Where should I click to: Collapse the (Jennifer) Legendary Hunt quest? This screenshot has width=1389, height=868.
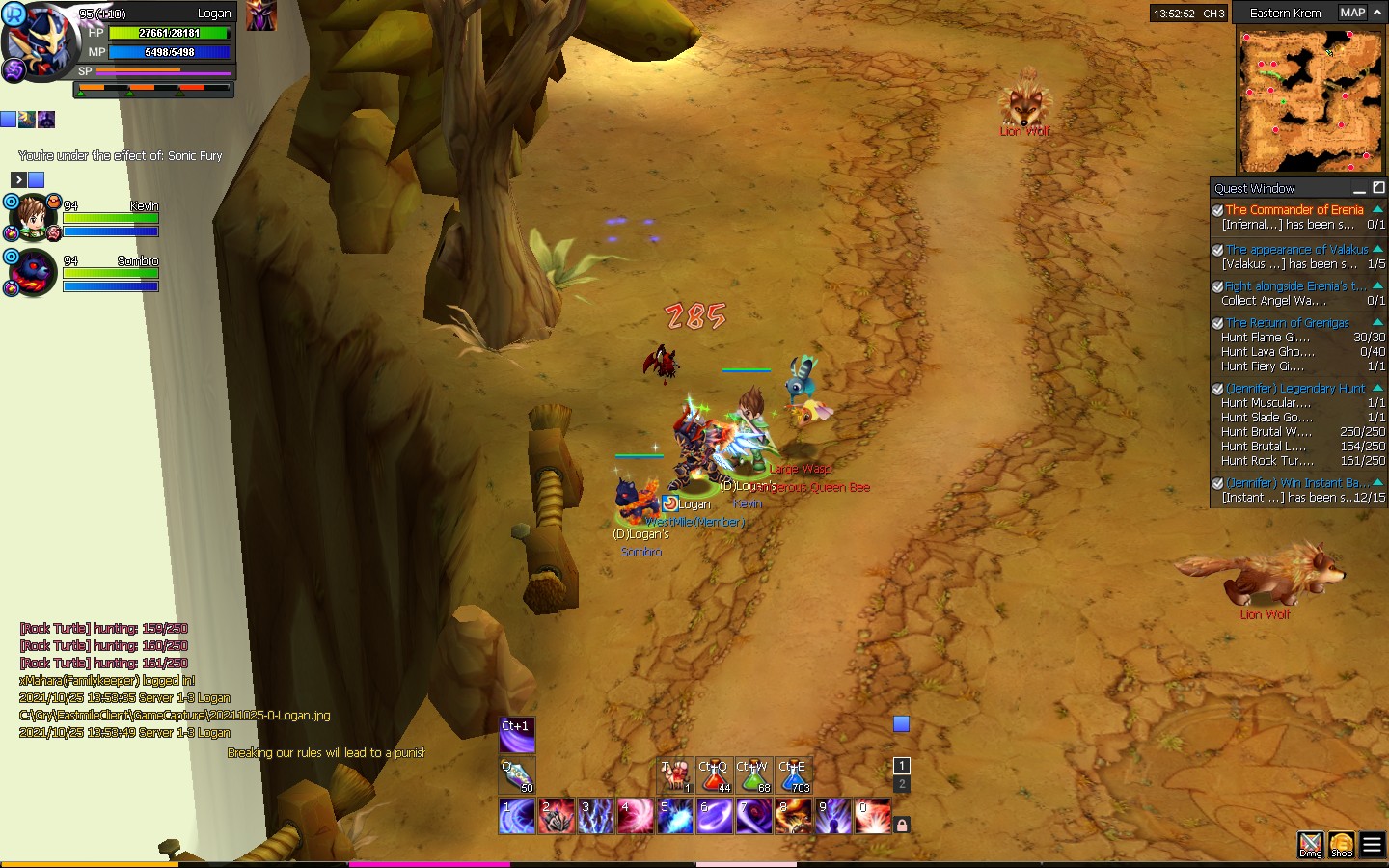point(1377,388)
